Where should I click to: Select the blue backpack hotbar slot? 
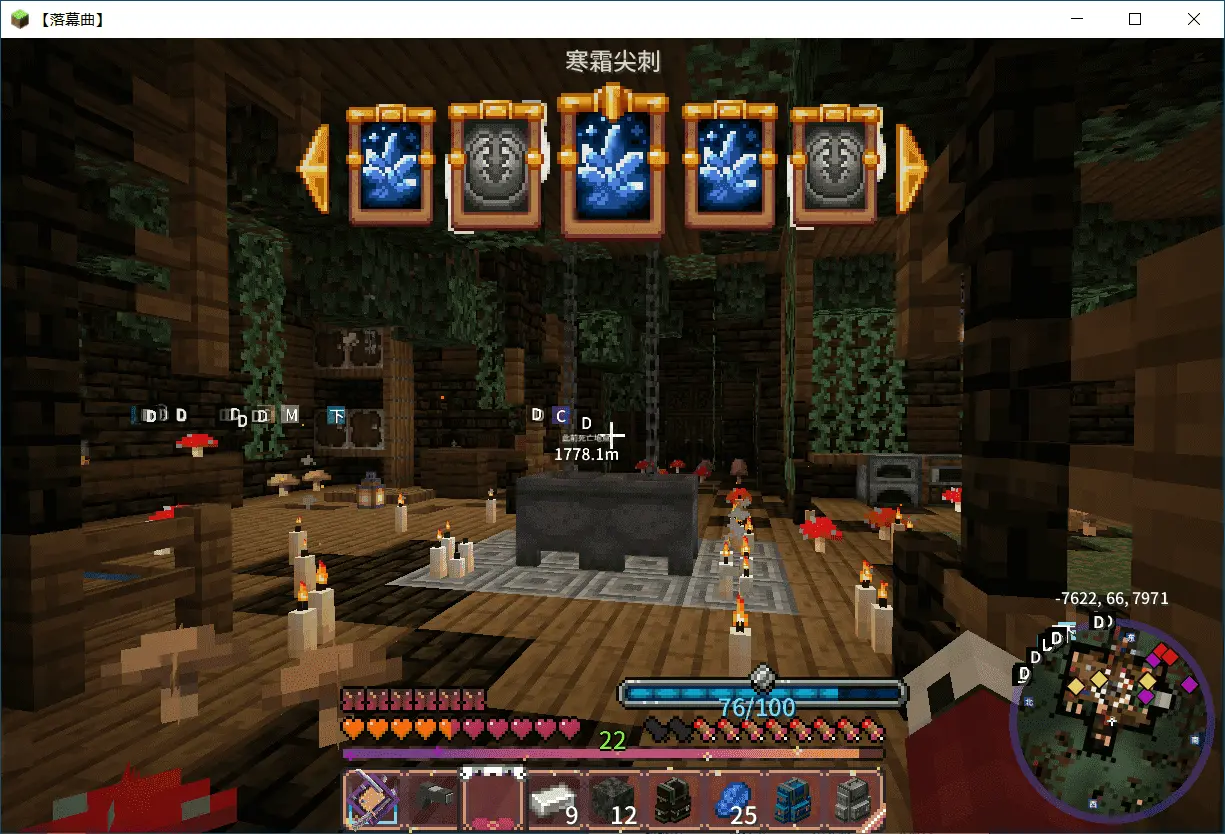[792, 800]
